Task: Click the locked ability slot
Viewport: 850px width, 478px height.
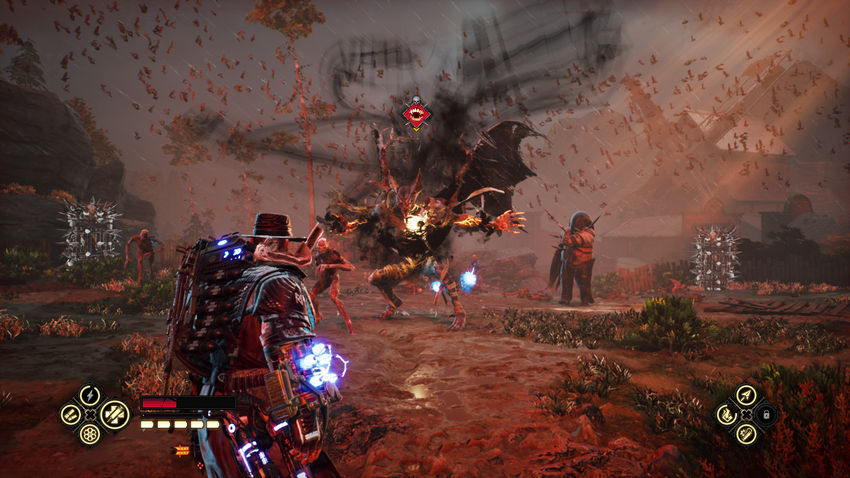Action: pos(766,414)
